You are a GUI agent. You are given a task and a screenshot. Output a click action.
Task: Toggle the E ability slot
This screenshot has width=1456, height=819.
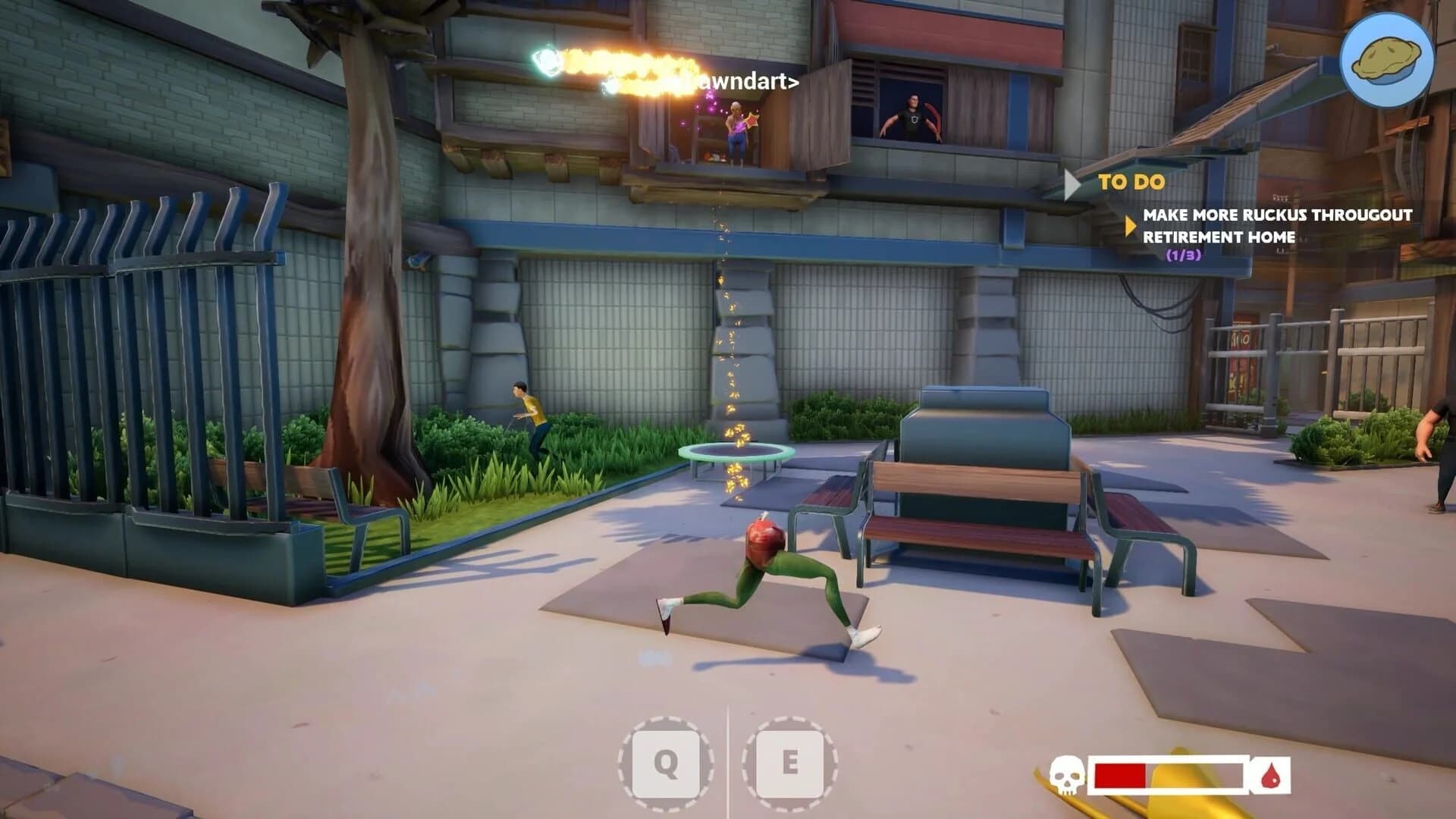789,761
